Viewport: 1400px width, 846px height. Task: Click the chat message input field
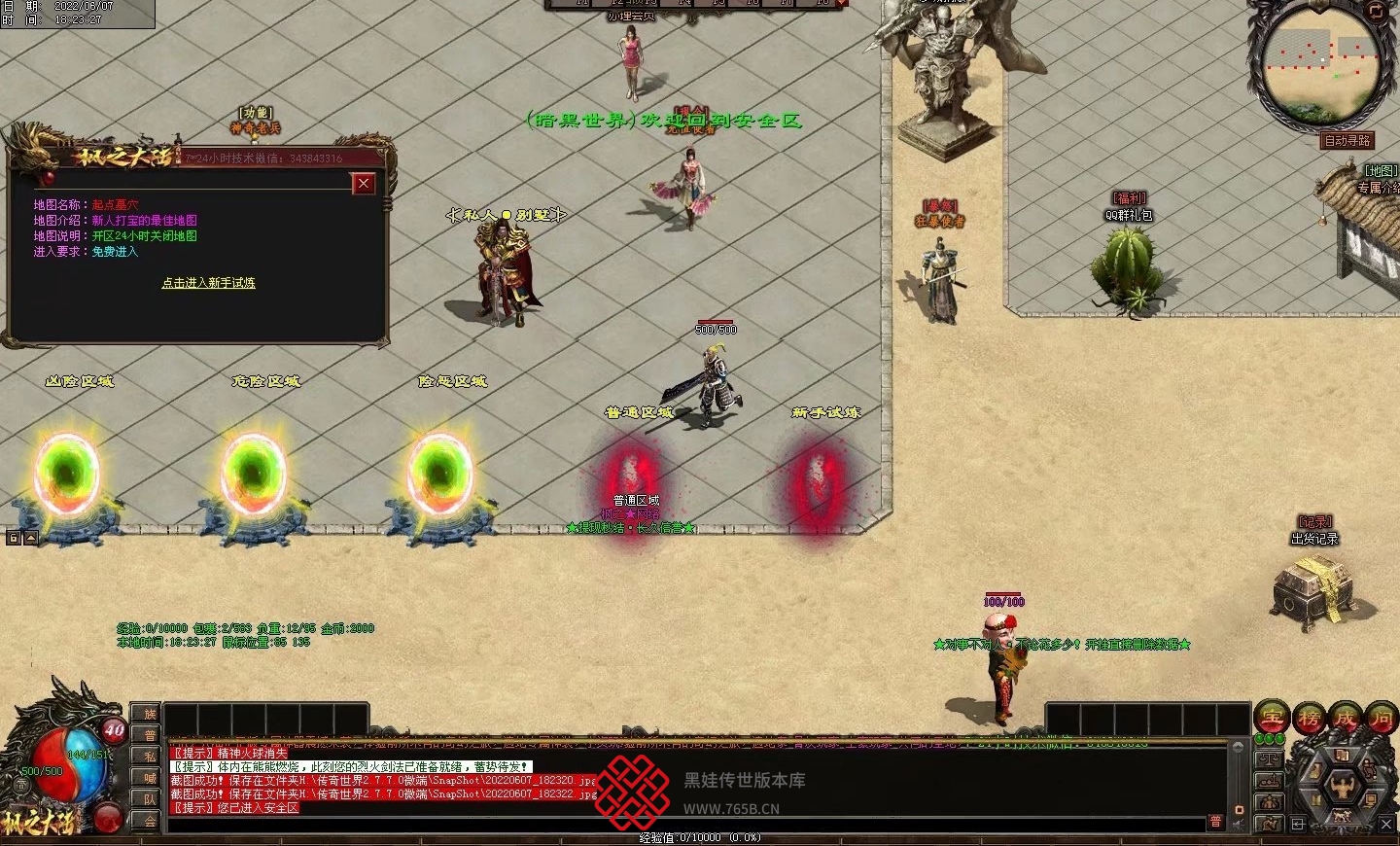click(x=681, y=823)
